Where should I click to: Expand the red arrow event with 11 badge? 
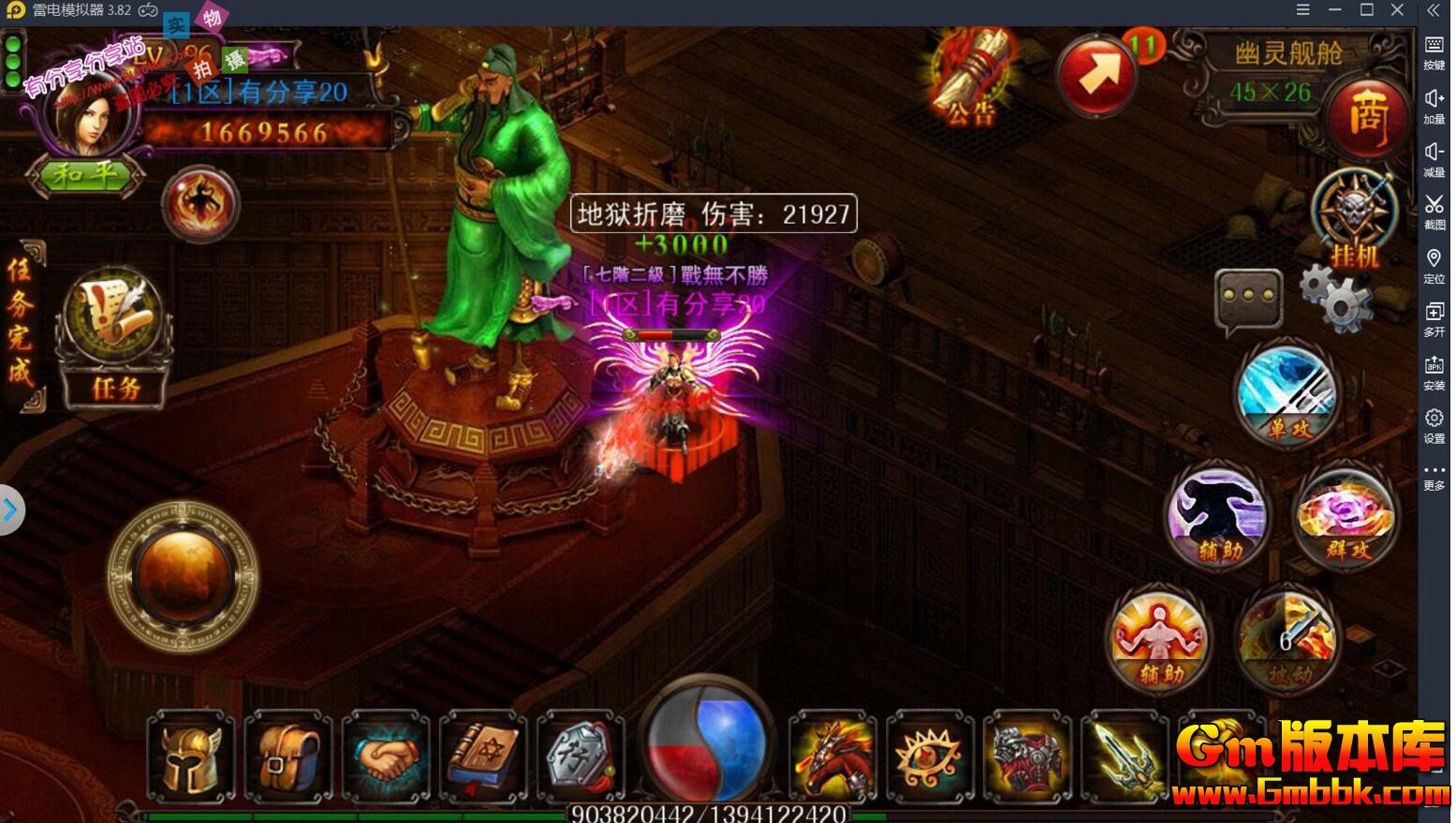pos(1097,73)
